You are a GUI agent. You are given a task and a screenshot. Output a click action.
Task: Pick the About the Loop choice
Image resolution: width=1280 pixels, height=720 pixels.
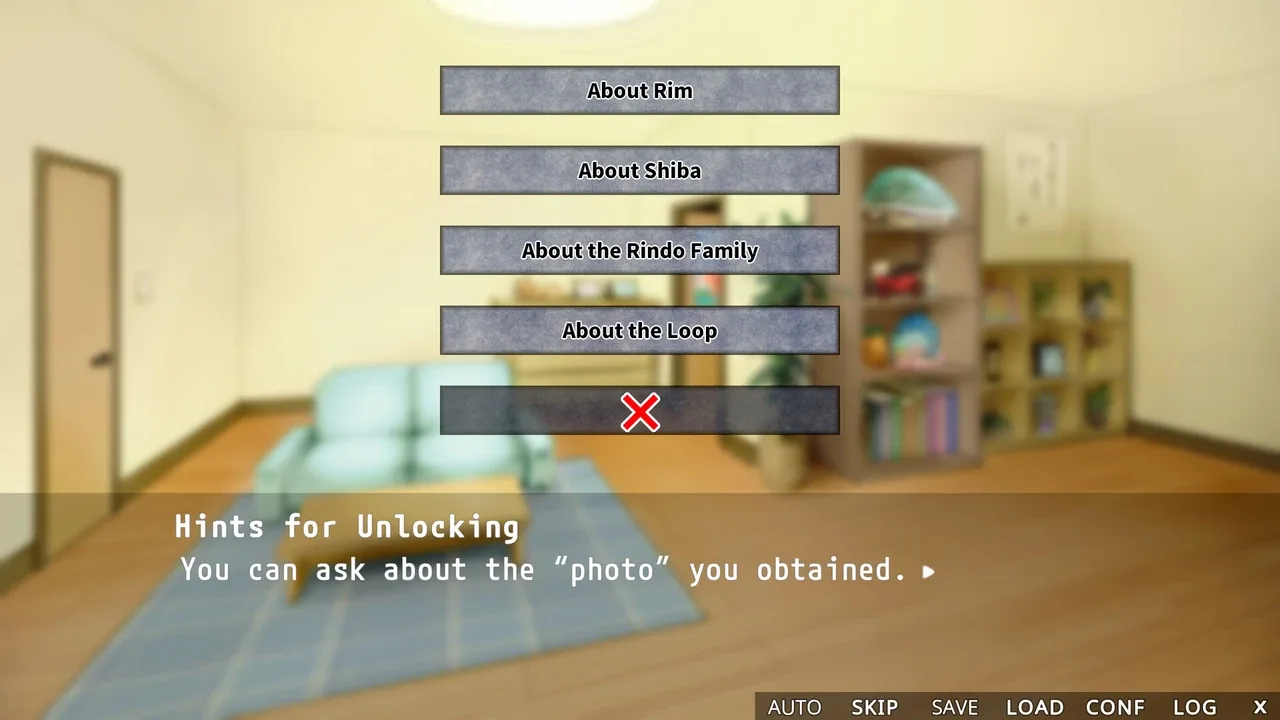639,330
